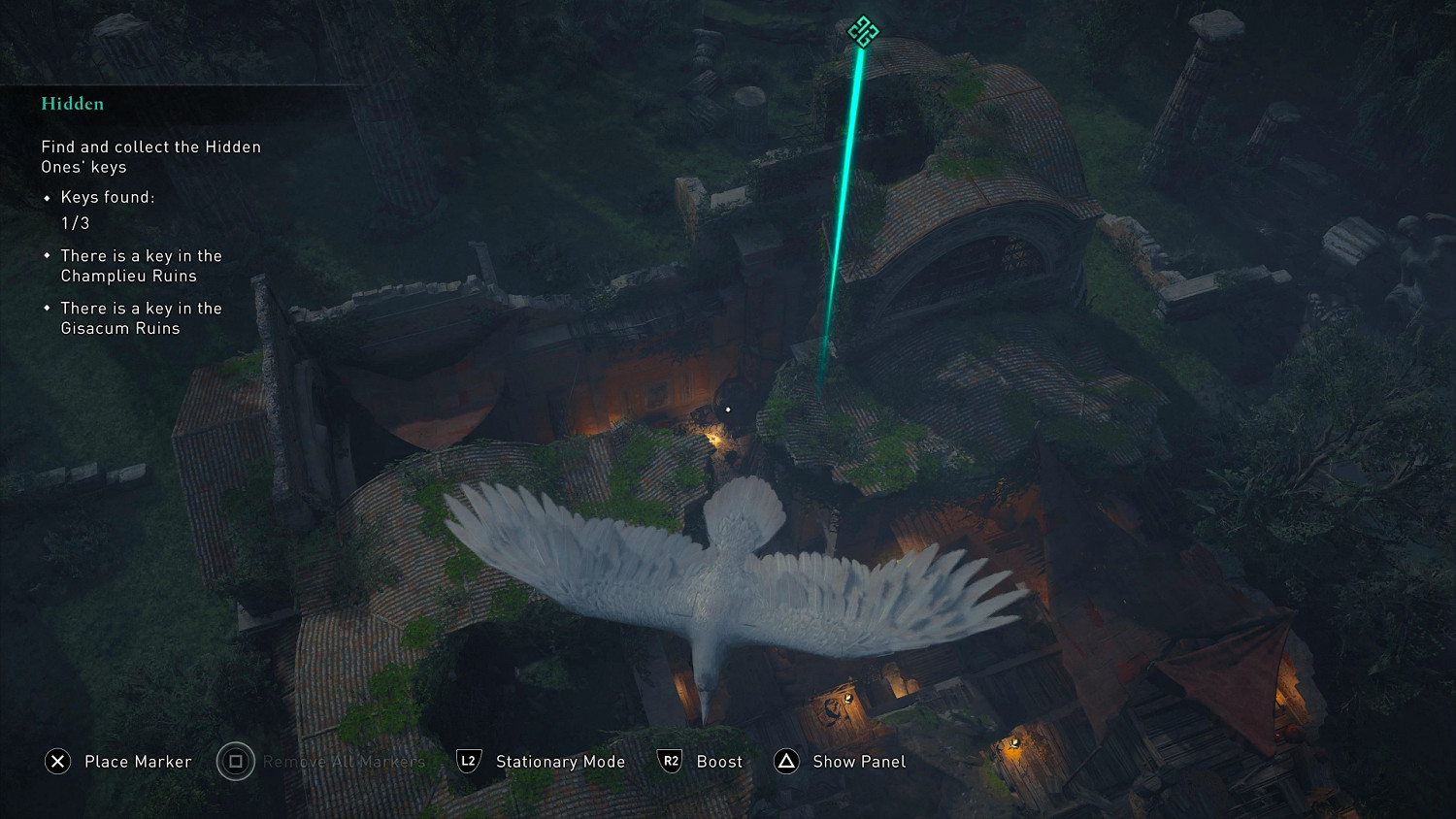Select the Champlieu Ruins key objective
This screenshot has width=1456, height=819.
click(141, 266)
